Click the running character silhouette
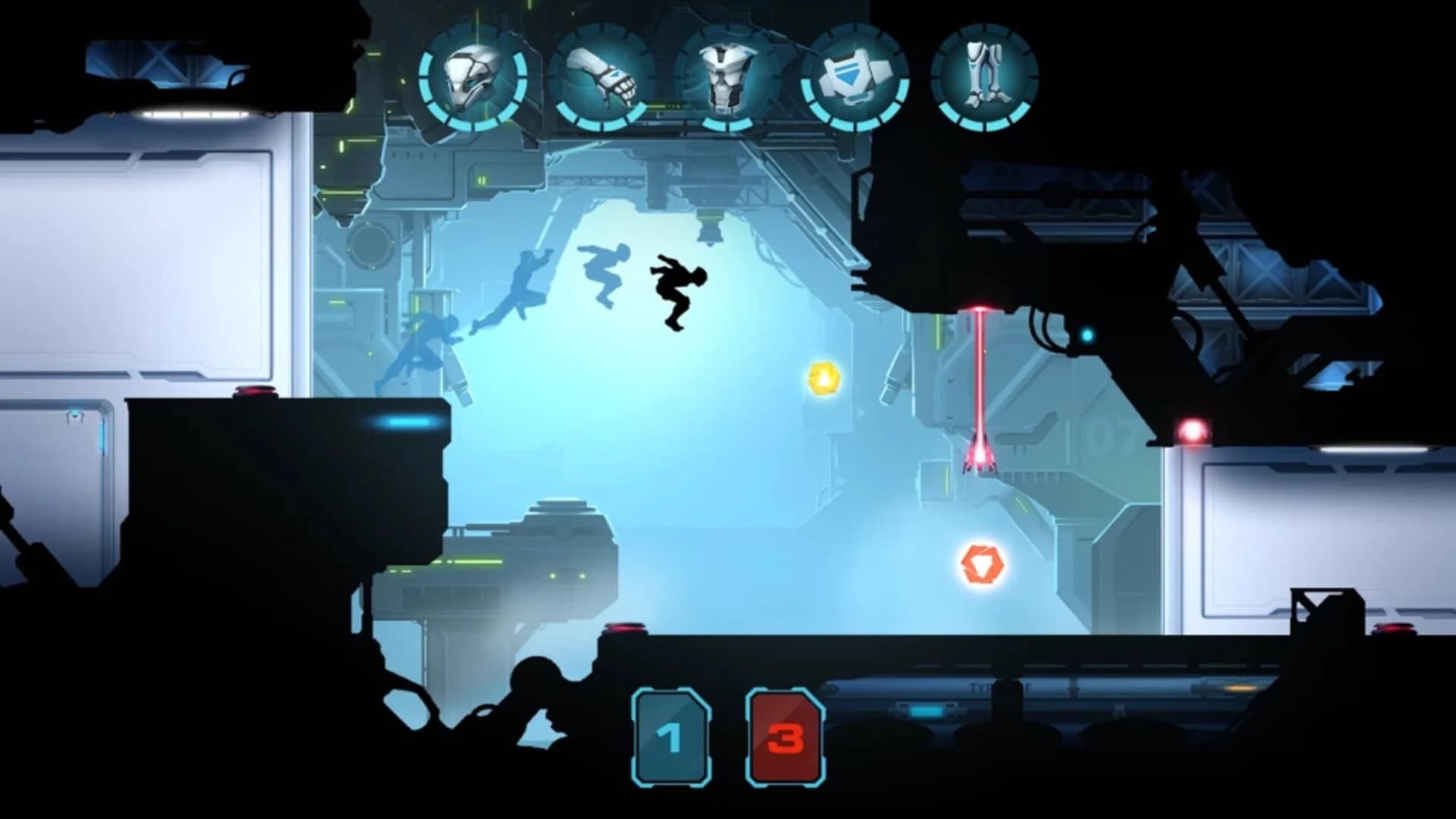1456x819 pixels. [x=678, y=292]
